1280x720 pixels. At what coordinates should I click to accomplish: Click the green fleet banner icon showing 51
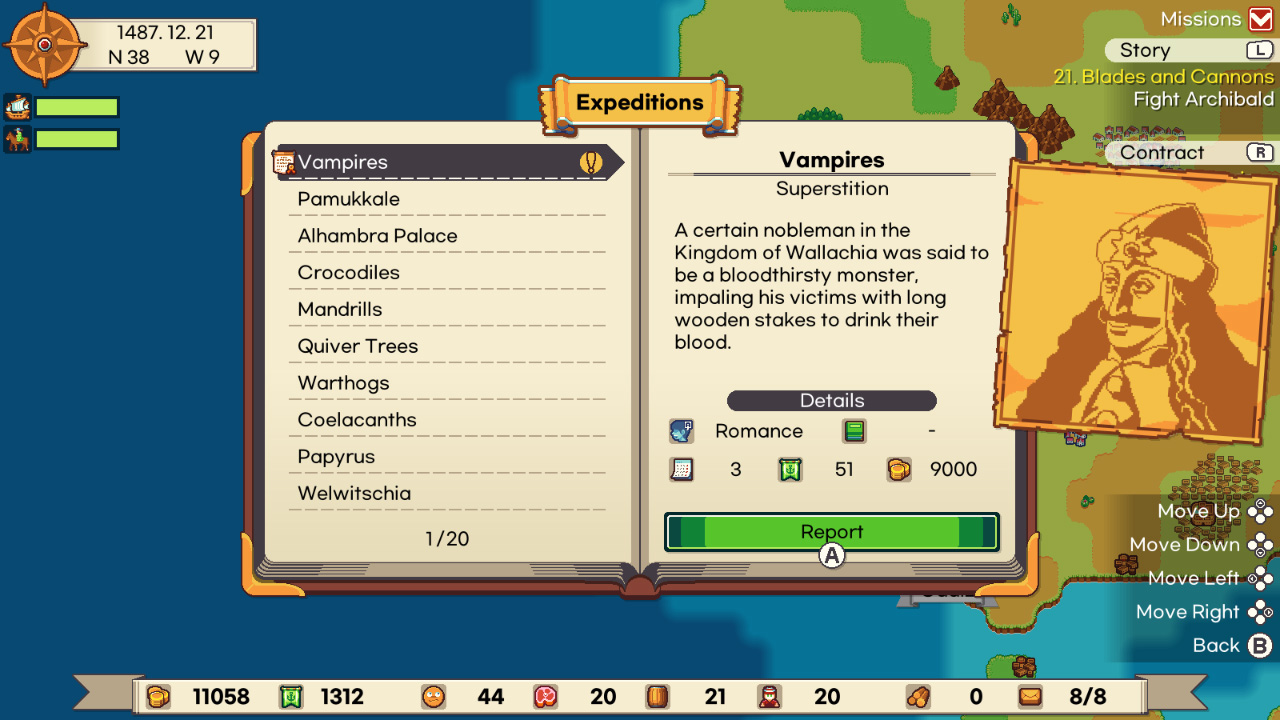(790, 469)
